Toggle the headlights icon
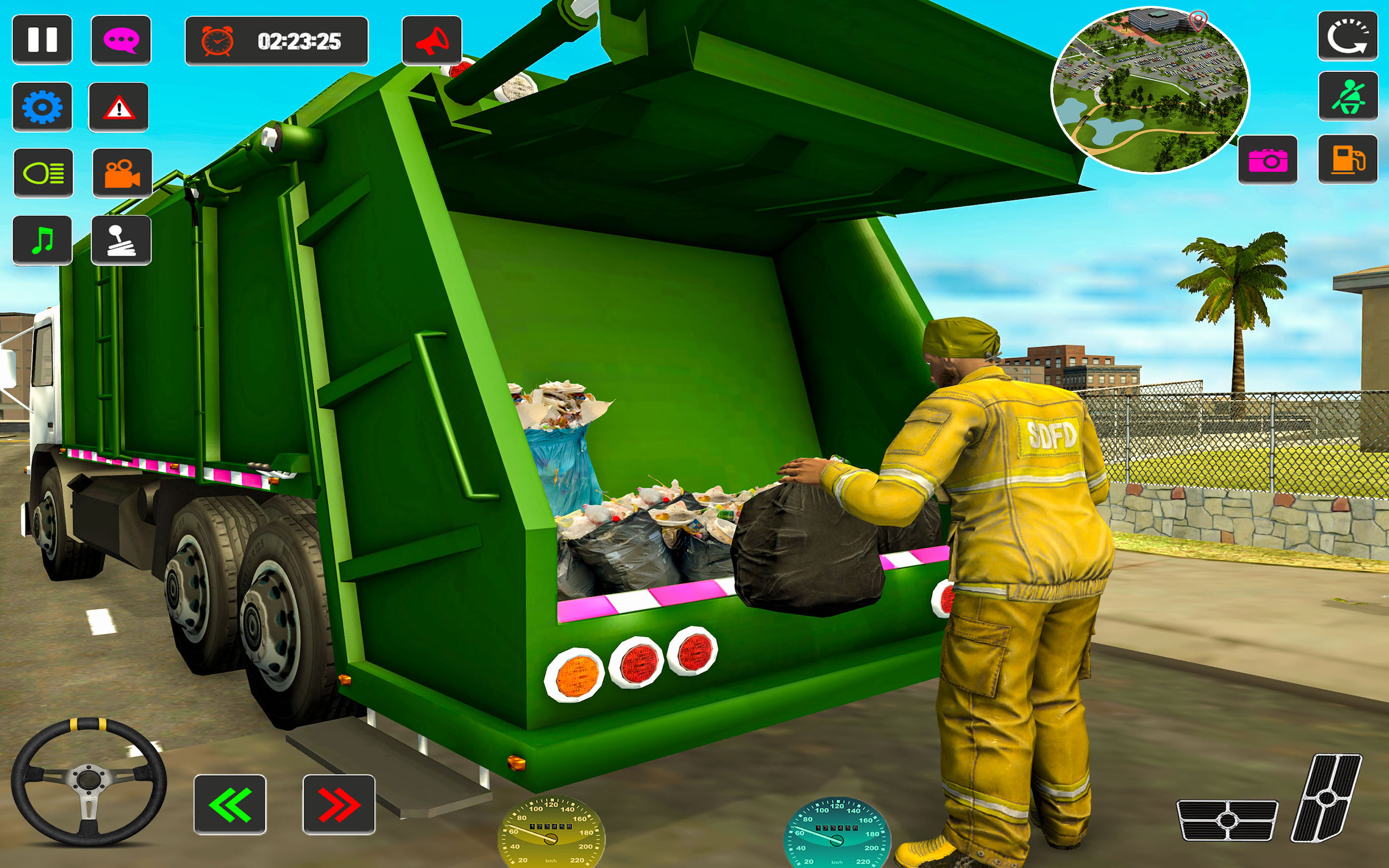Image resolution: width=1389 pixels, height=868 pixels. pyautogui.click(x=42, y=174)
